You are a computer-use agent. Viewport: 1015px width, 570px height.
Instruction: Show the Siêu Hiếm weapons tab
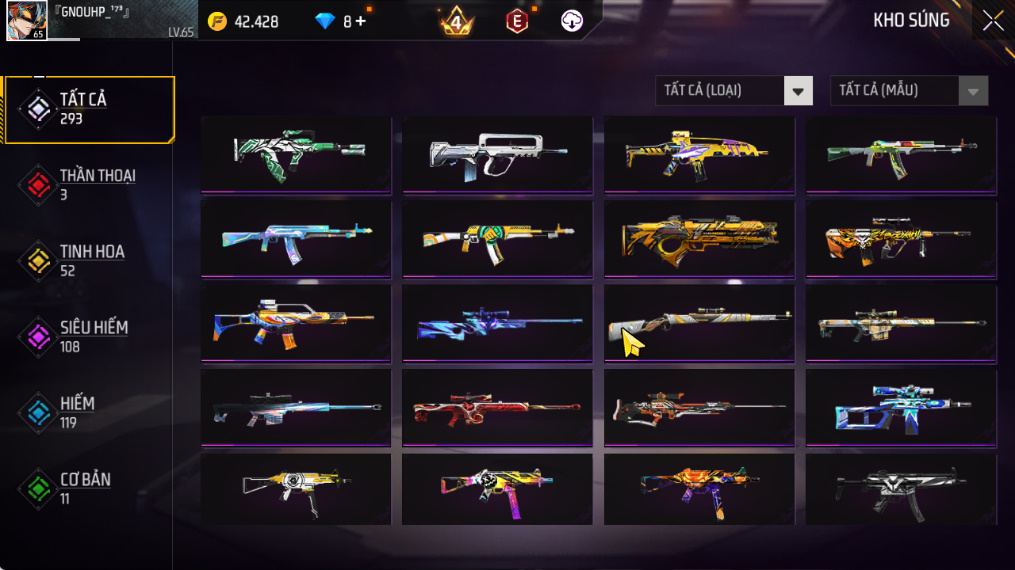[x=89, y=336]
